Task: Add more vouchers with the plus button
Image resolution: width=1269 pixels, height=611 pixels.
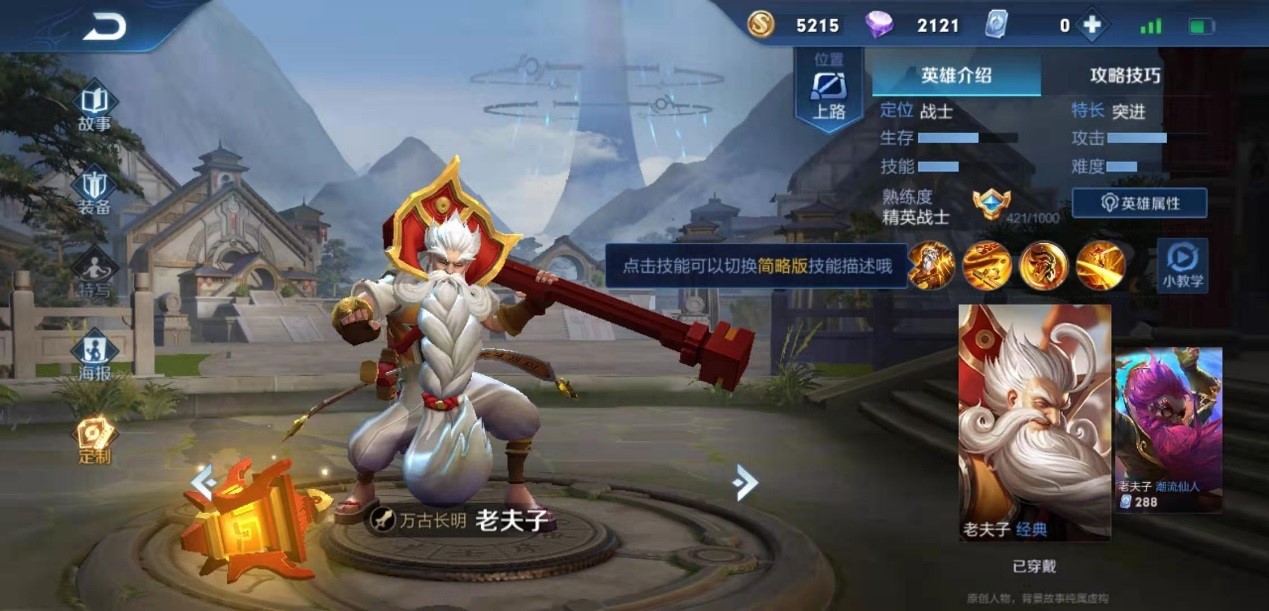Action: [x=1092, y=26]
